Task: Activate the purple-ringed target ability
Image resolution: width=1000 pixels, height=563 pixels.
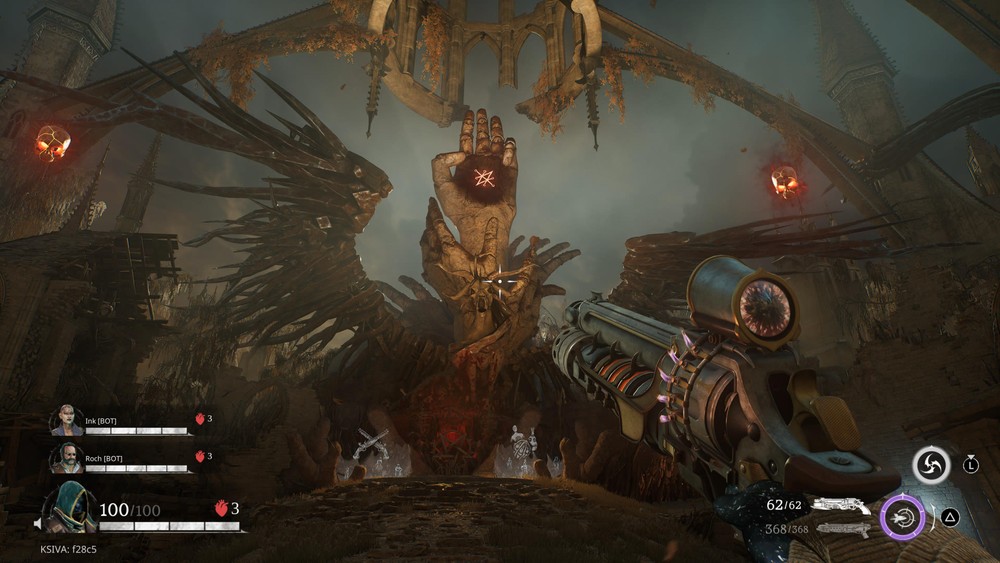Action: 903,518
